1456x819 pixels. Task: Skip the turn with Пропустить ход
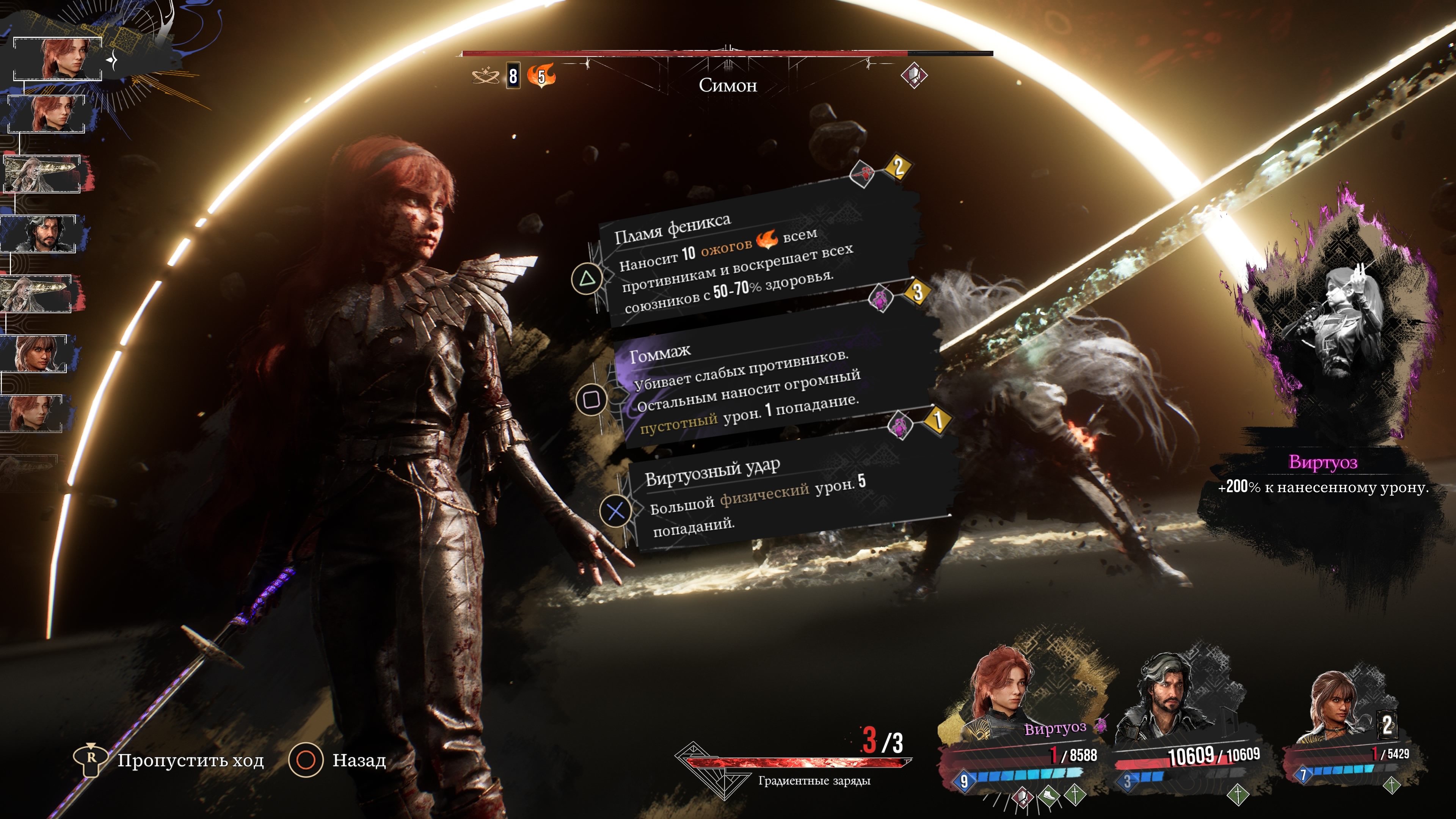(169, 760)
